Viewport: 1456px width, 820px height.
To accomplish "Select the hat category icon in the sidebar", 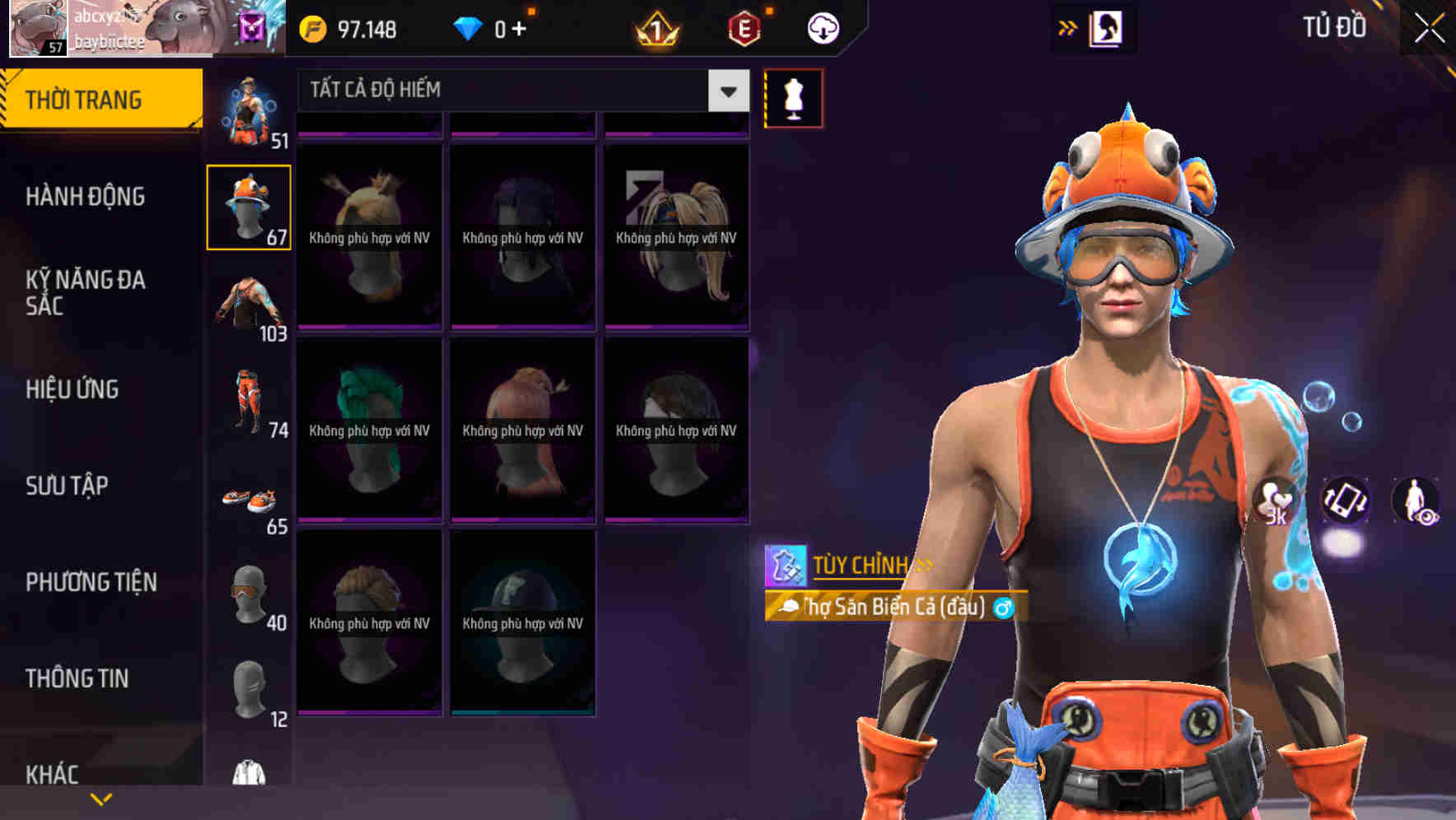I will 250,206.
